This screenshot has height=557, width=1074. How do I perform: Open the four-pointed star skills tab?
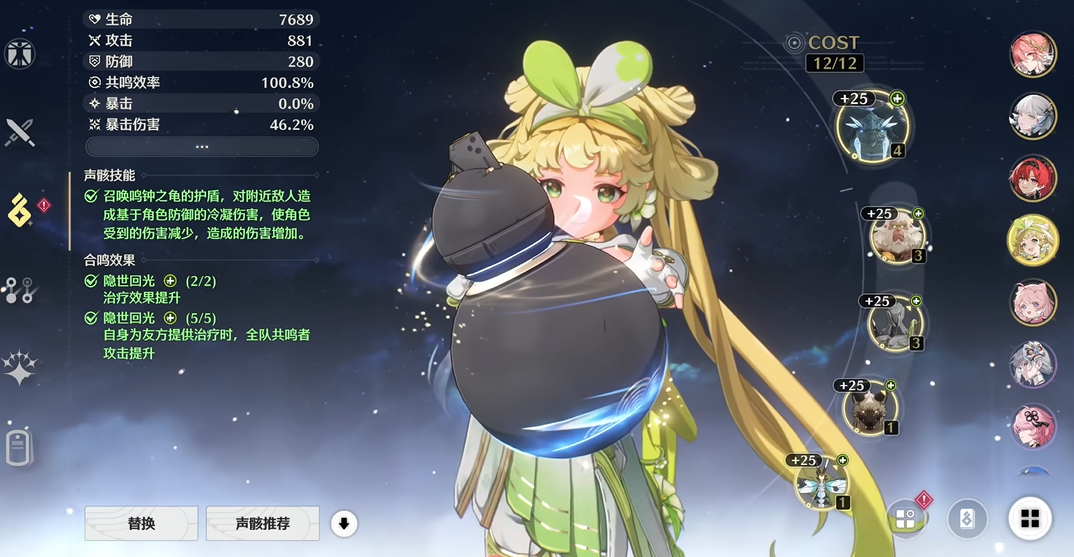(20, 369)
